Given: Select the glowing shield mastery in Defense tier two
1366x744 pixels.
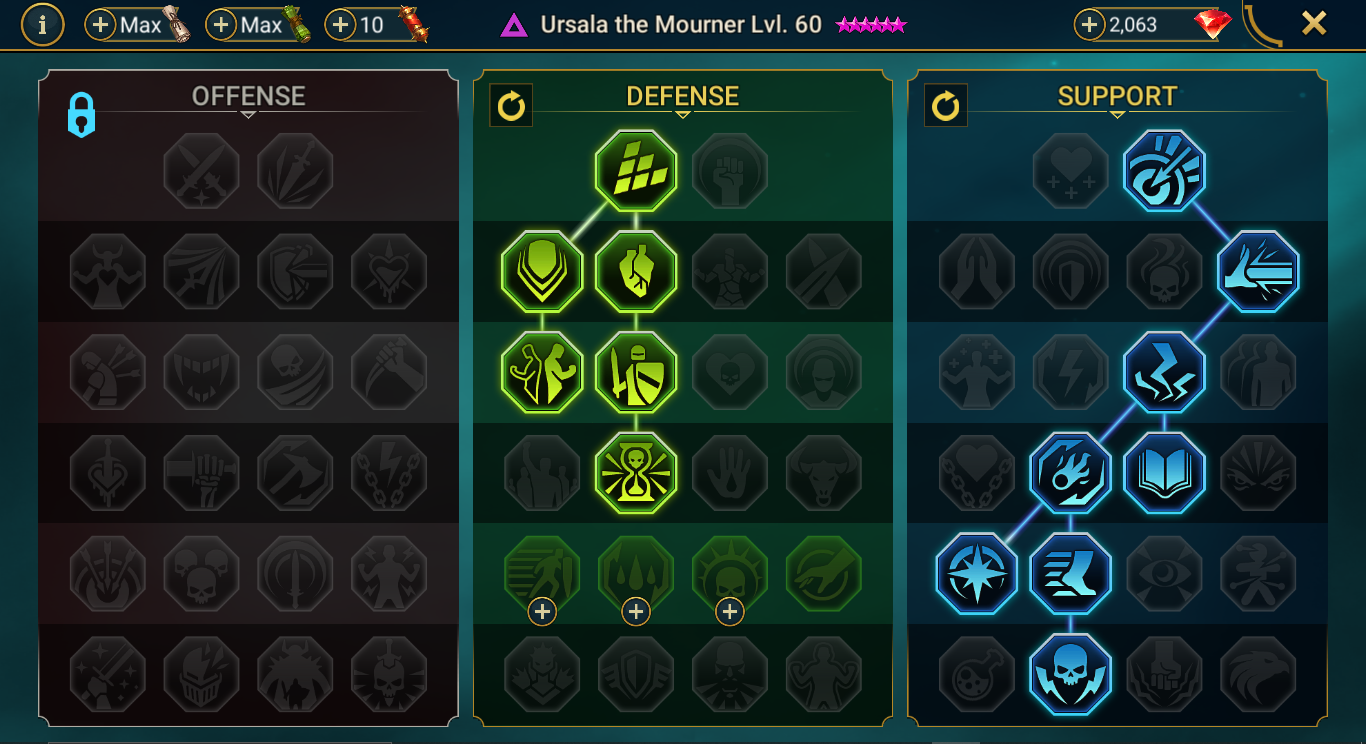Looking at the screenshot, I should pyautogui.click(x=541, y=271).
